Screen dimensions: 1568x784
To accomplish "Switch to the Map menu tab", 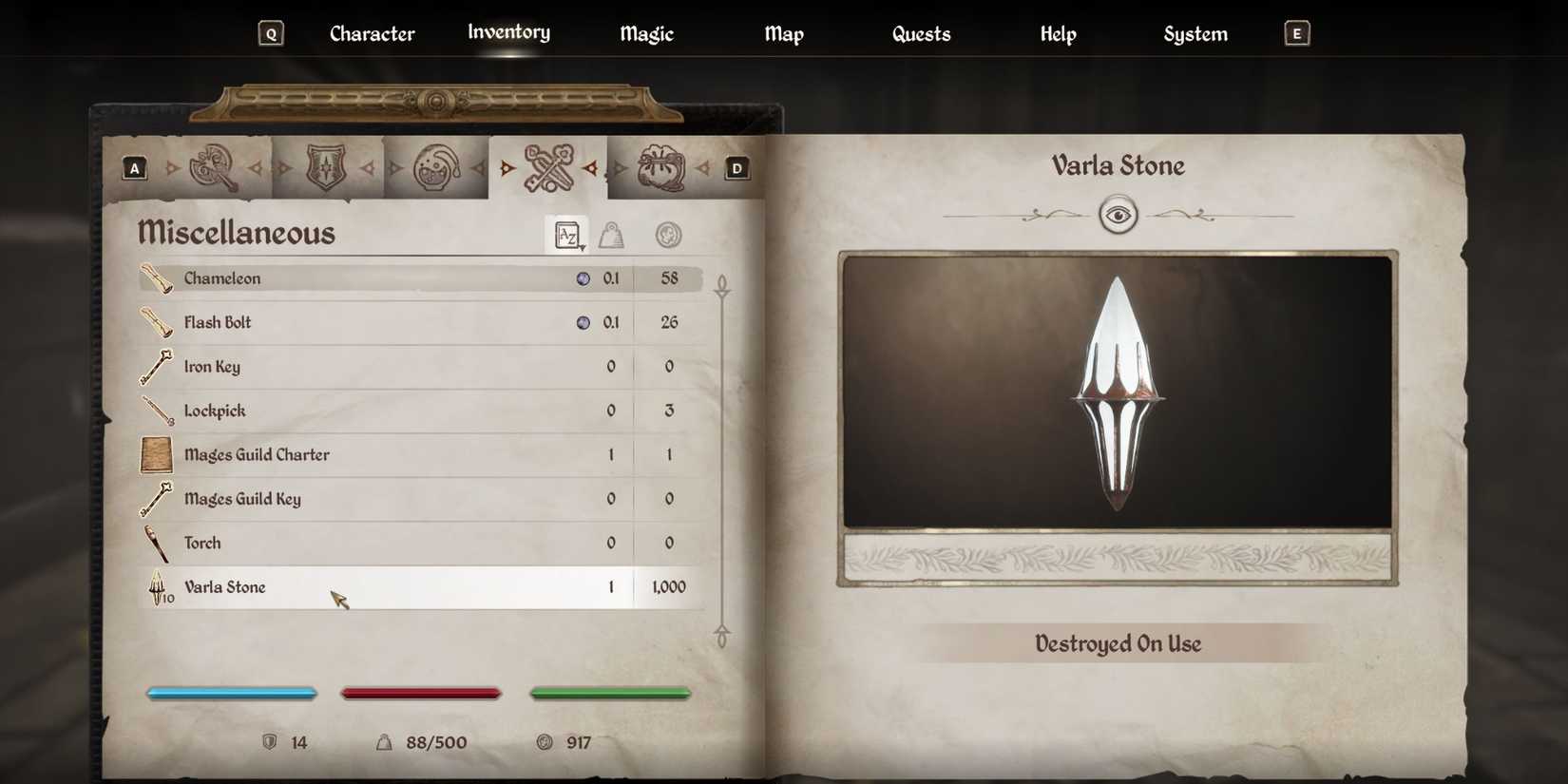I will pos(783,33).
